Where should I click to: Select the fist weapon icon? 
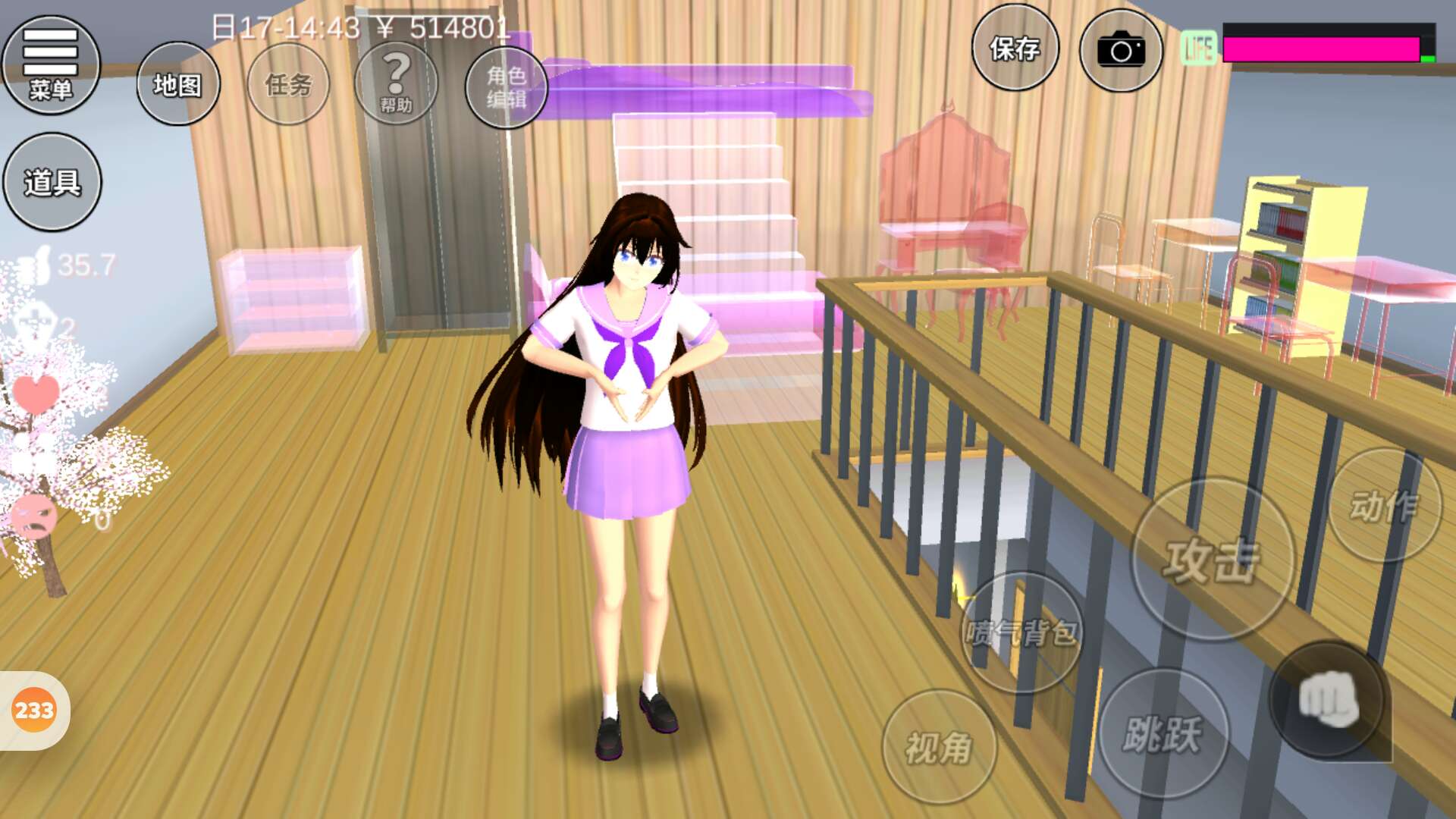1328,699
